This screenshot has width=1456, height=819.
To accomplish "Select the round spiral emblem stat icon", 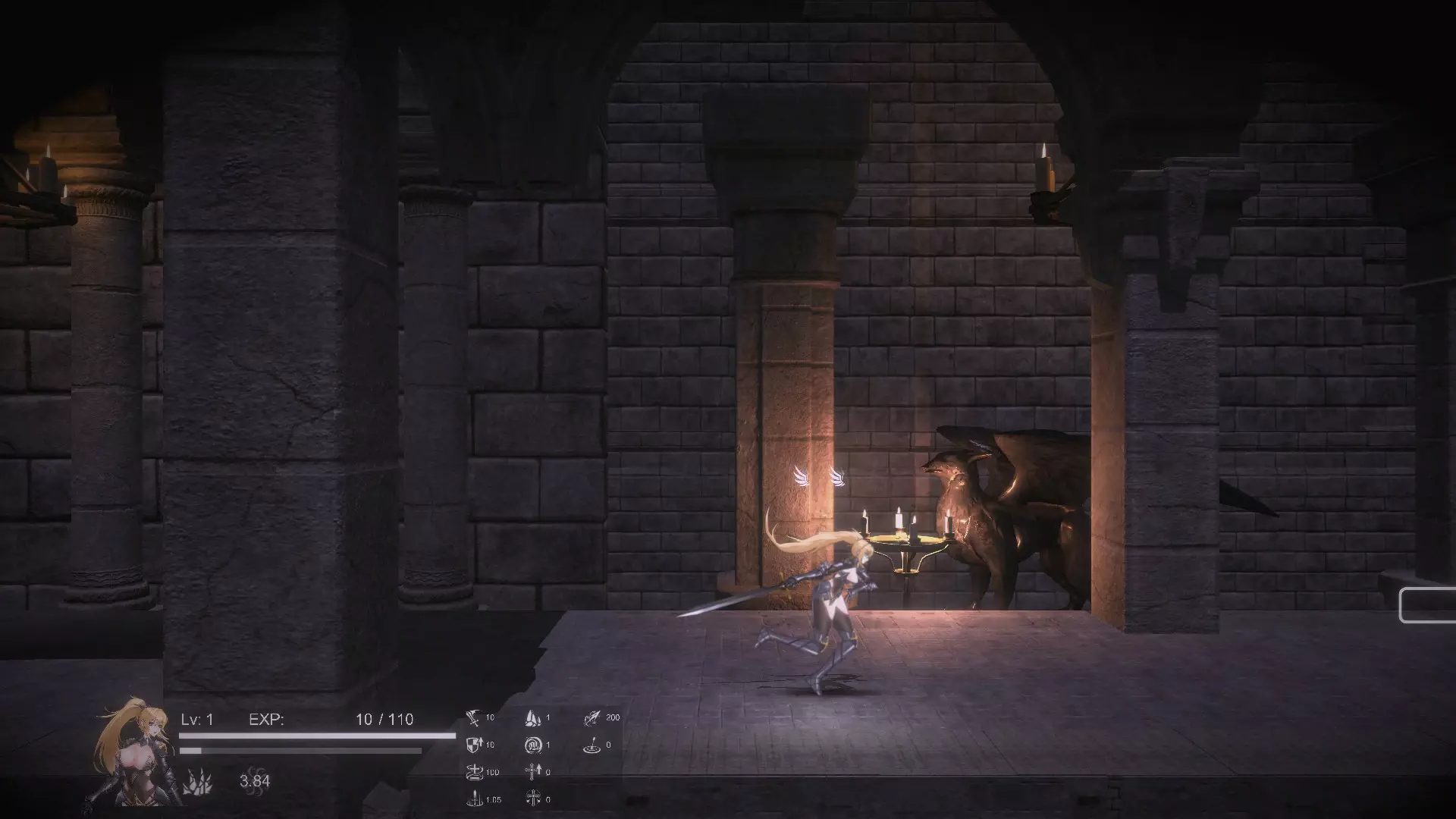I will 533,745.
